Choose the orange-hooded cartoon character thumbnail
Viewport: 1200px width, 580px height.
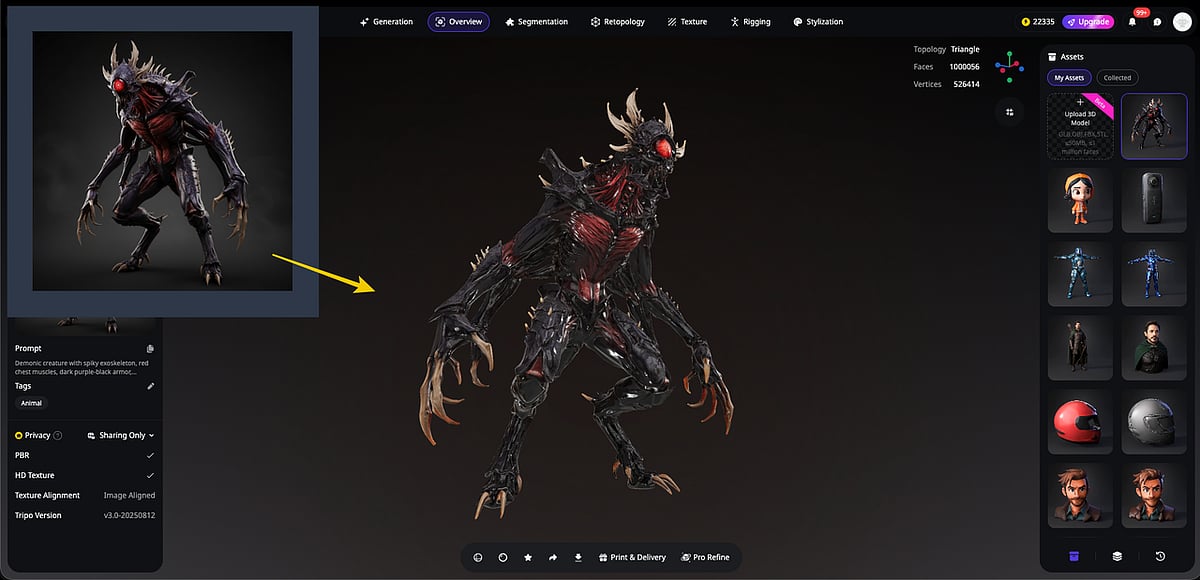click(1080, 201)
